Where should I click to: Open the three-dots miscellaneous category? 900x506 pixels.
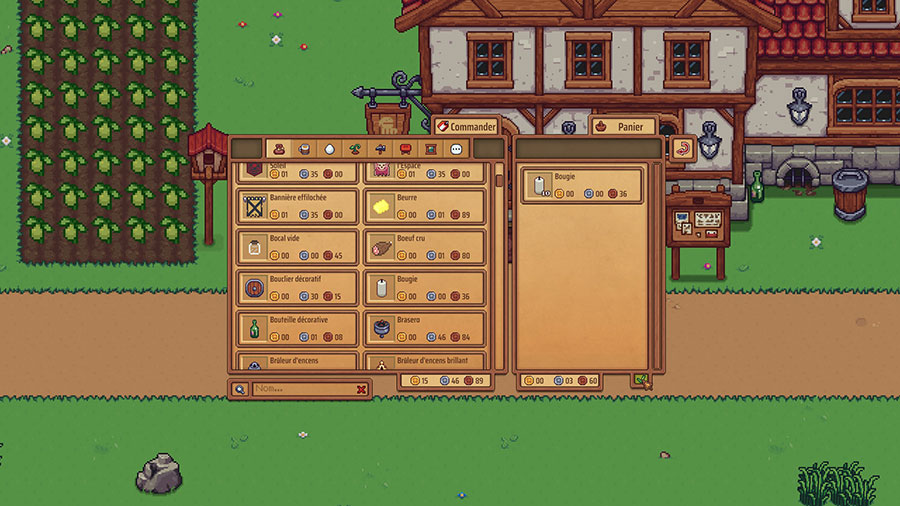tap(455, 149)
